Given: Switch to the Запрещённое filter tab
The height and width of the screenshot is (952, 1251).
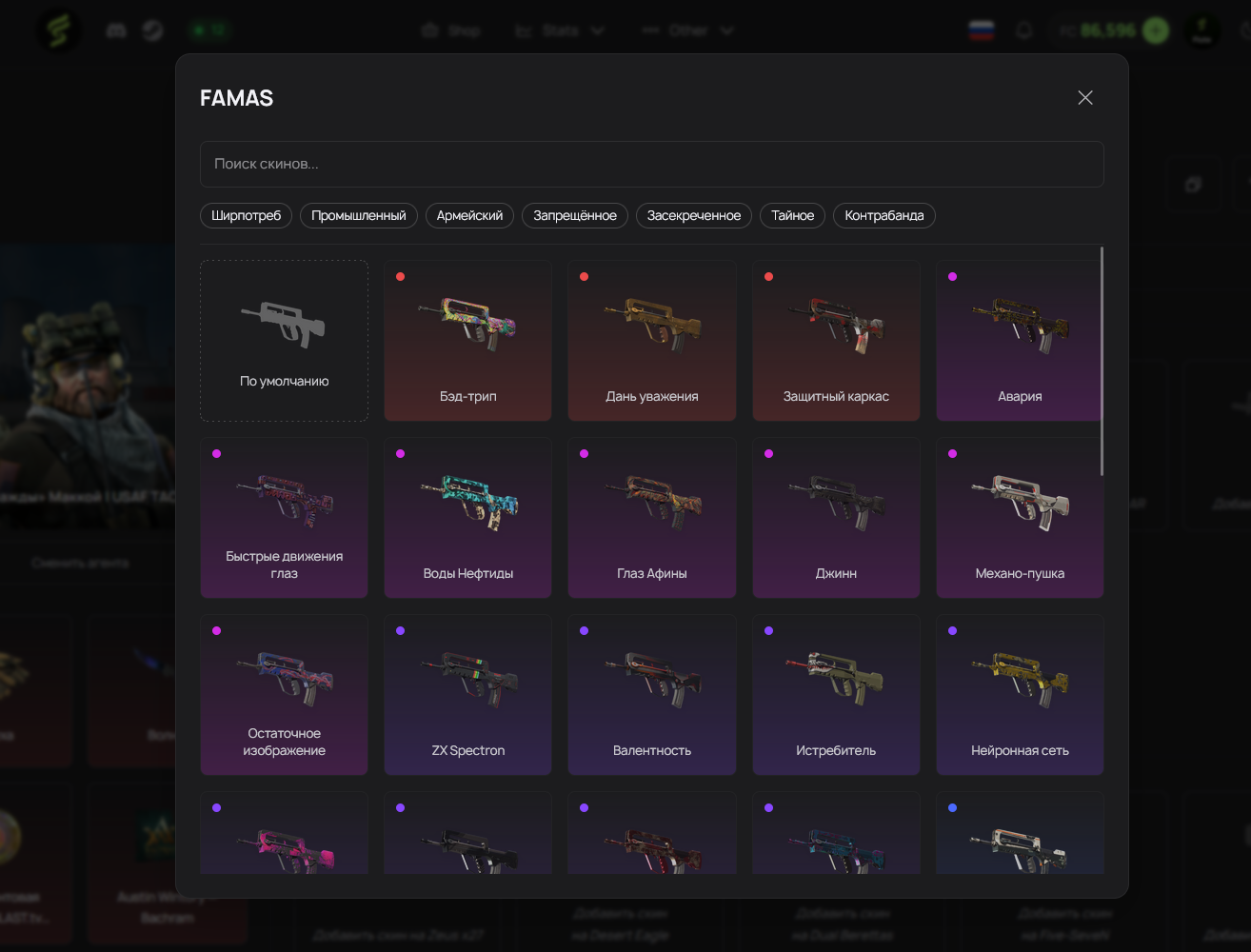Looking at the screenshot, I should pyautogui.click(x=574, y=215).
